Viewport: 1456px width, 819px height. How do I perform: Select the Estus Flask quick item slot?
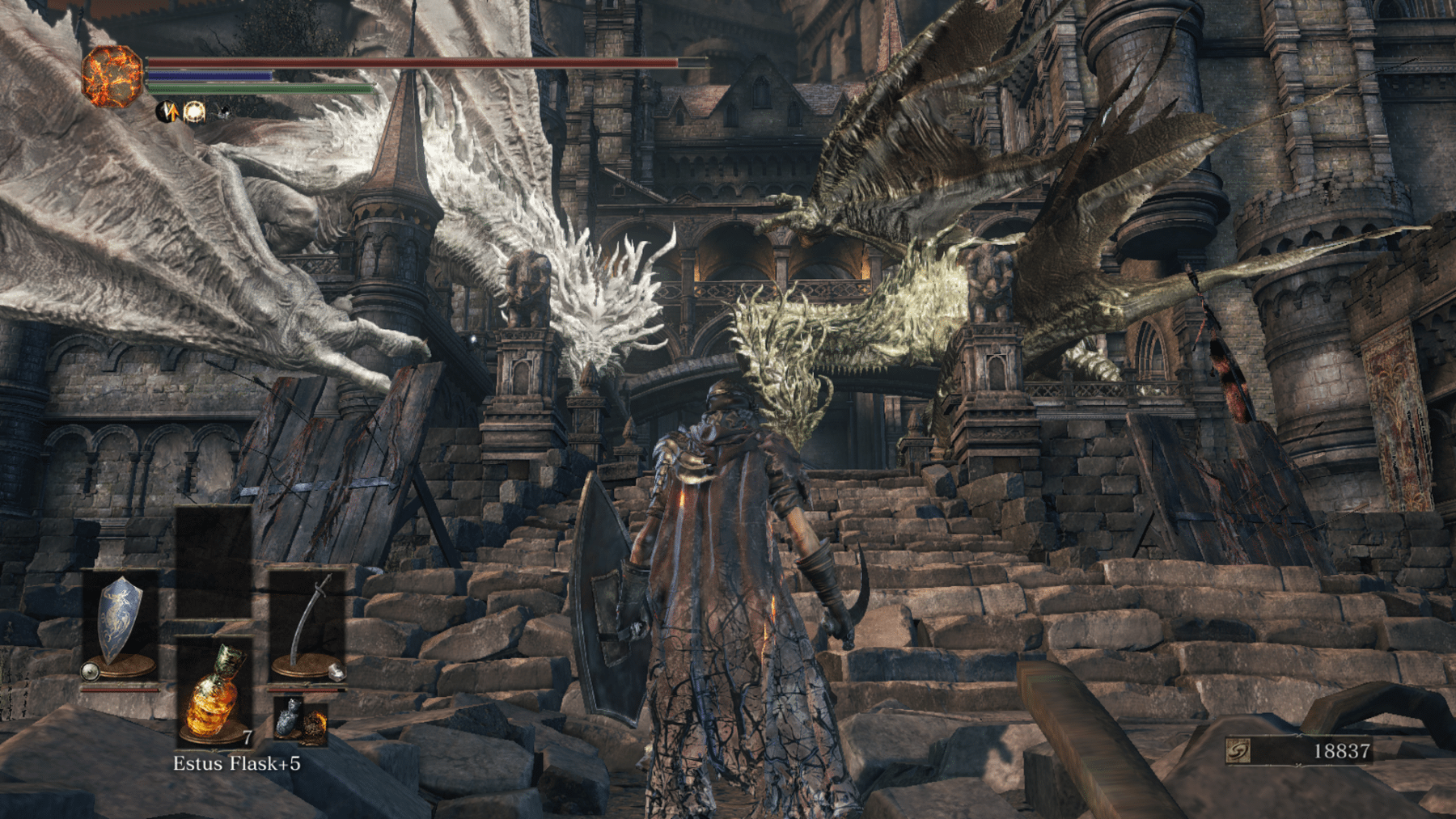(214, 691)
